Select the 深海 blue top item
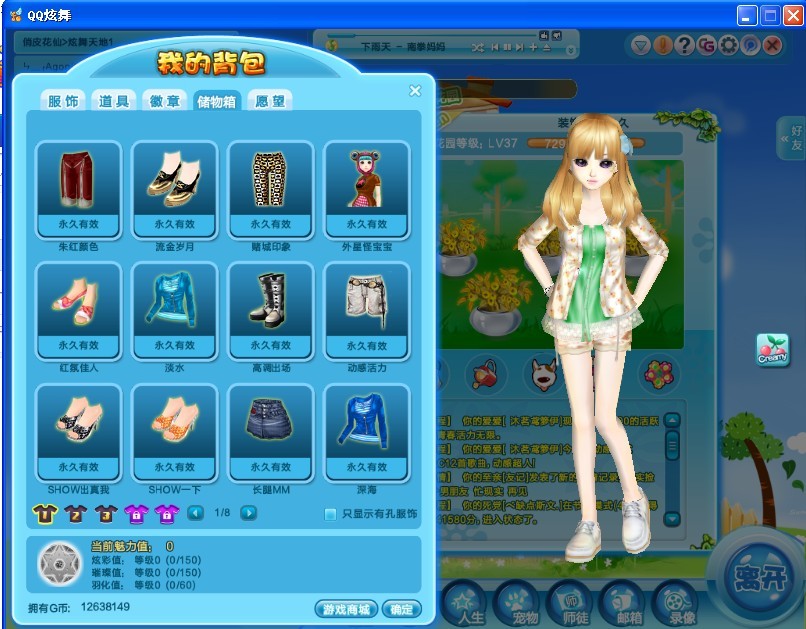The image size is (806, 629). (367, 430)
